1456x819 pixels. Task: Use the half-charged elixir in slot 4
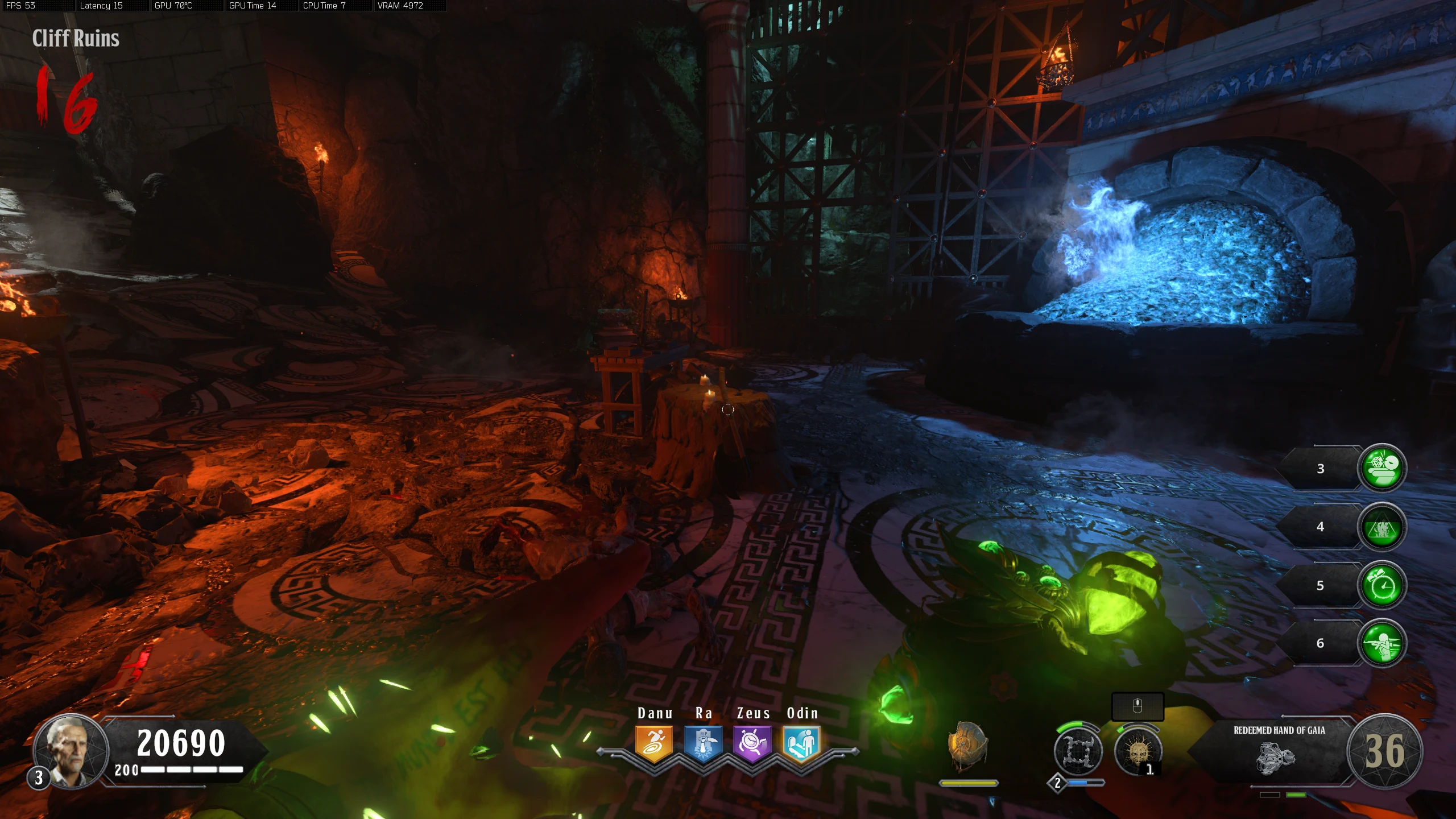(1381, 527)
